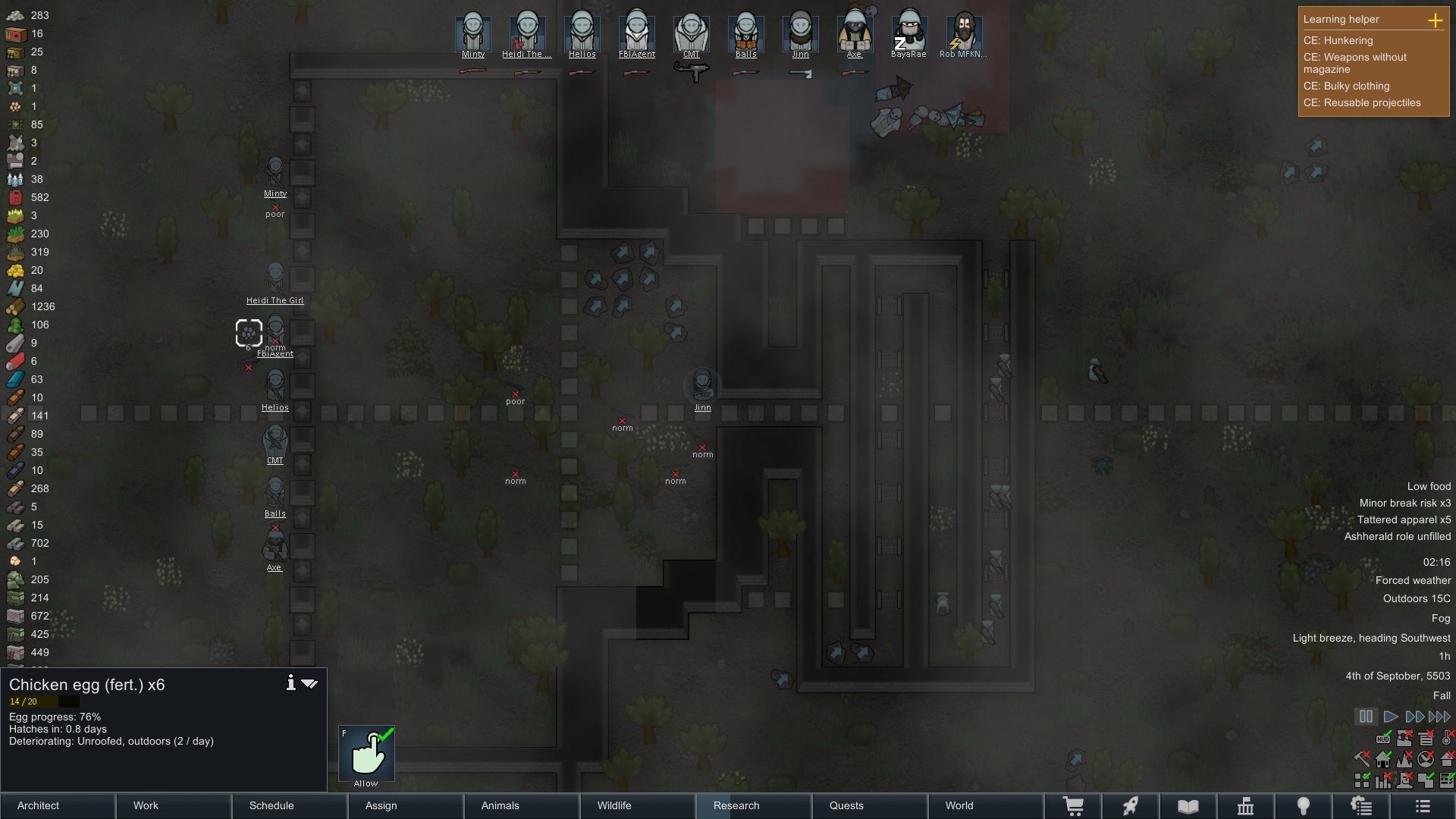The image size is (1456, 819).
Task: Show the Animals tab
Action: point(522,805)
